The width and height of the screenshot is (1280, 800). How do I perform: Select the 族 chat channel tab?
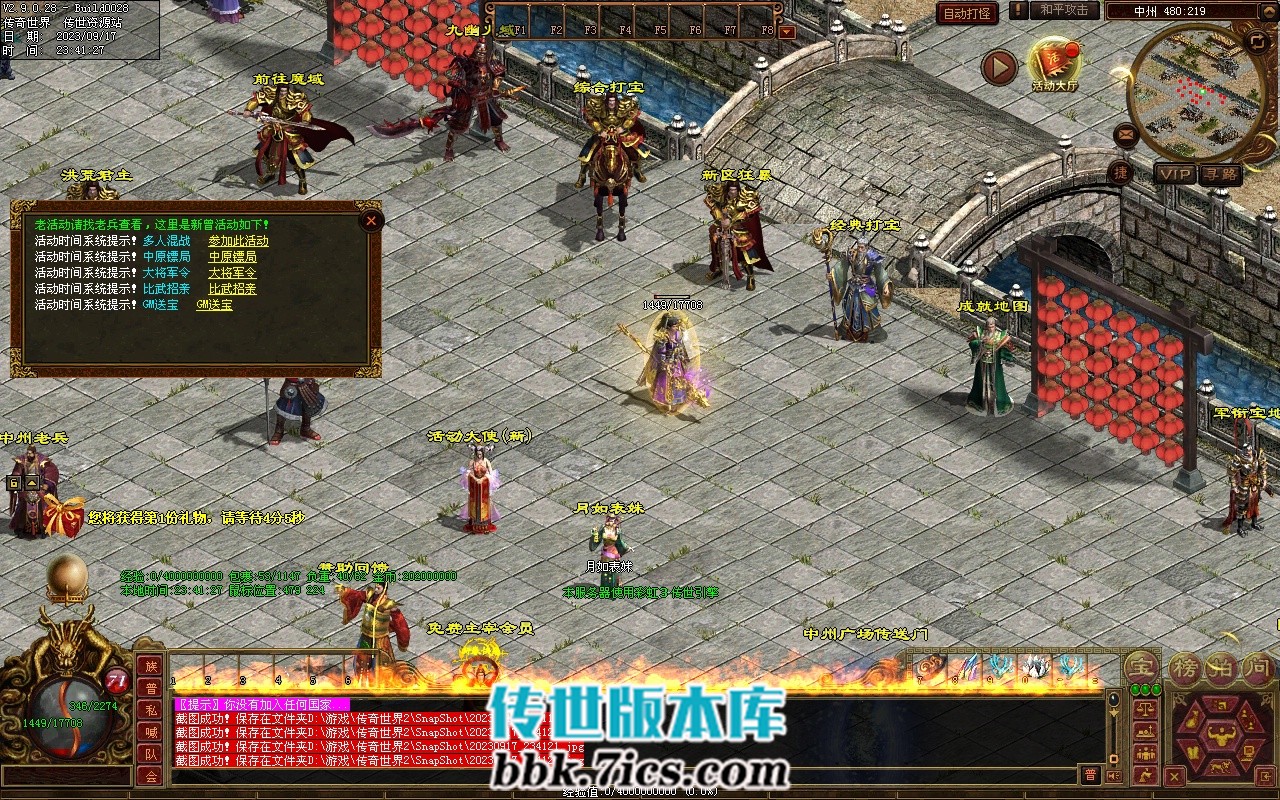[150, 666]
